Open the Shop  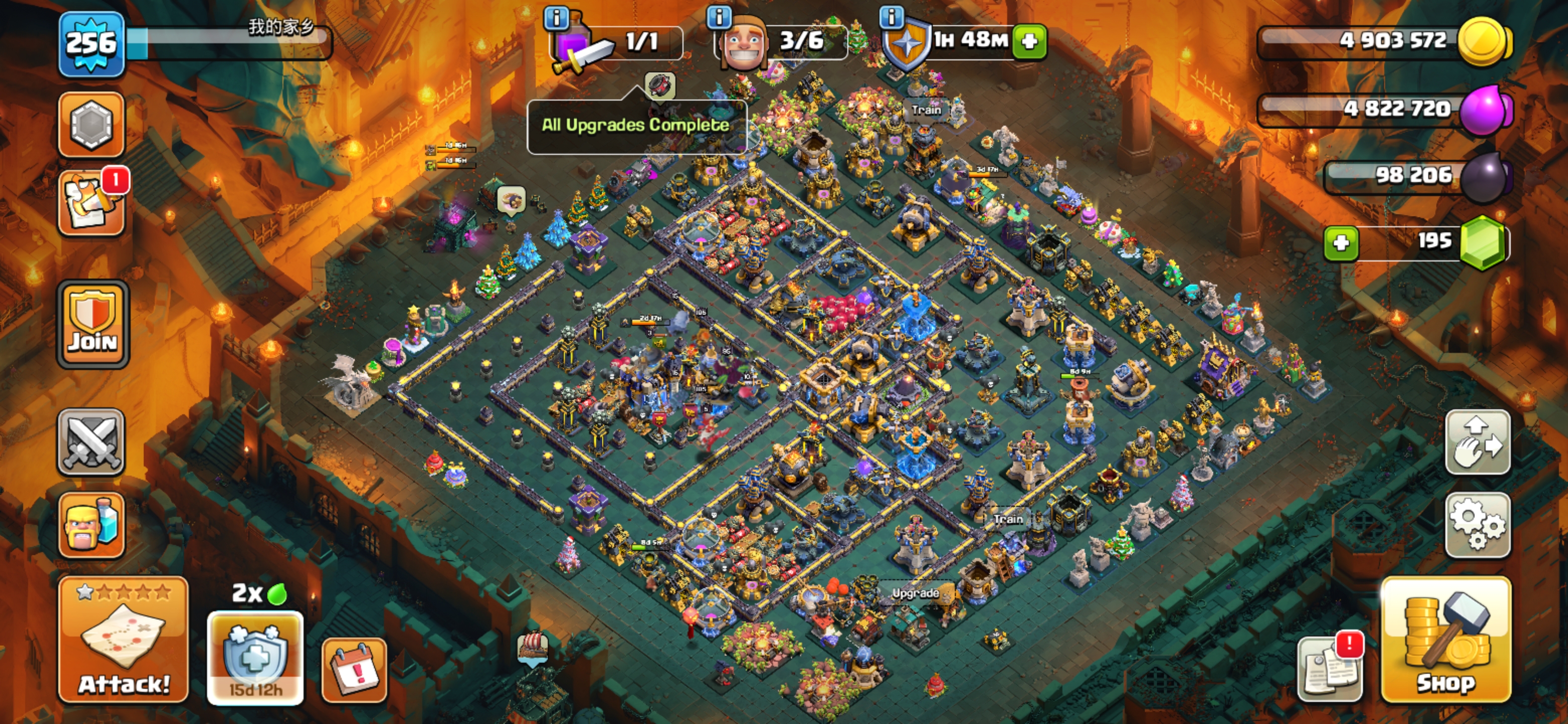coord(1446,640)
